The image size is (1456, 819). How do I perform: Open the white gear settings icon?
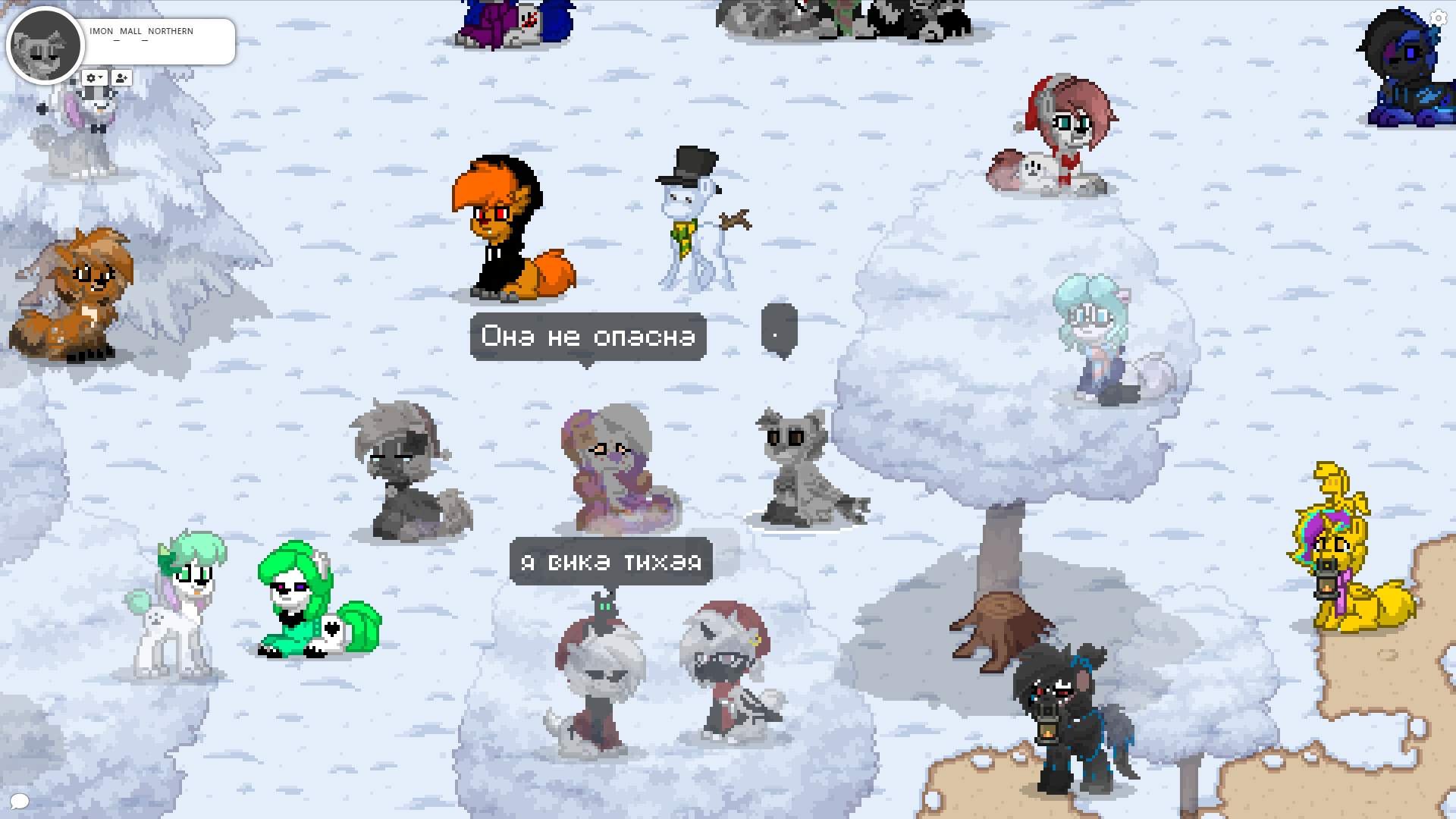1438,17
